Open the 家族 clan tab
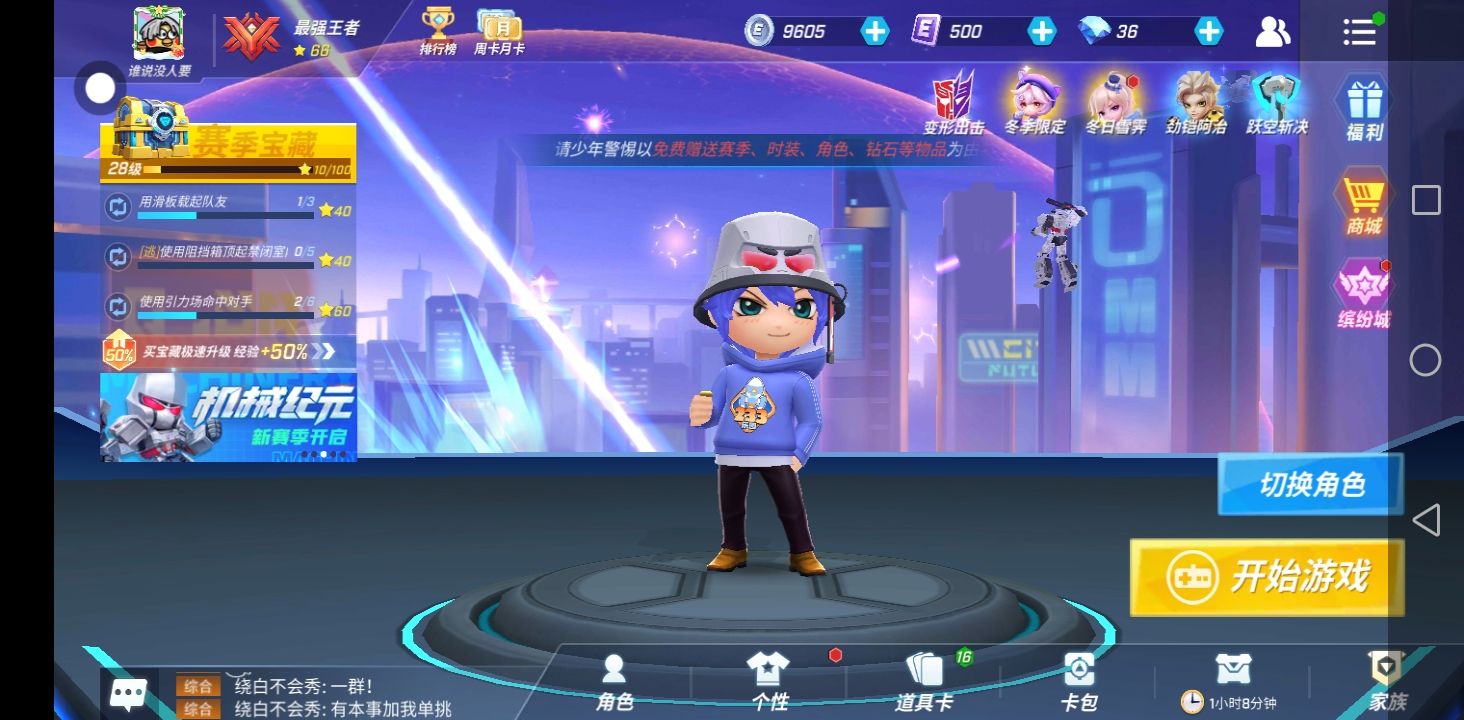This screenshot has width=1464, height=720. point(1386,682)
